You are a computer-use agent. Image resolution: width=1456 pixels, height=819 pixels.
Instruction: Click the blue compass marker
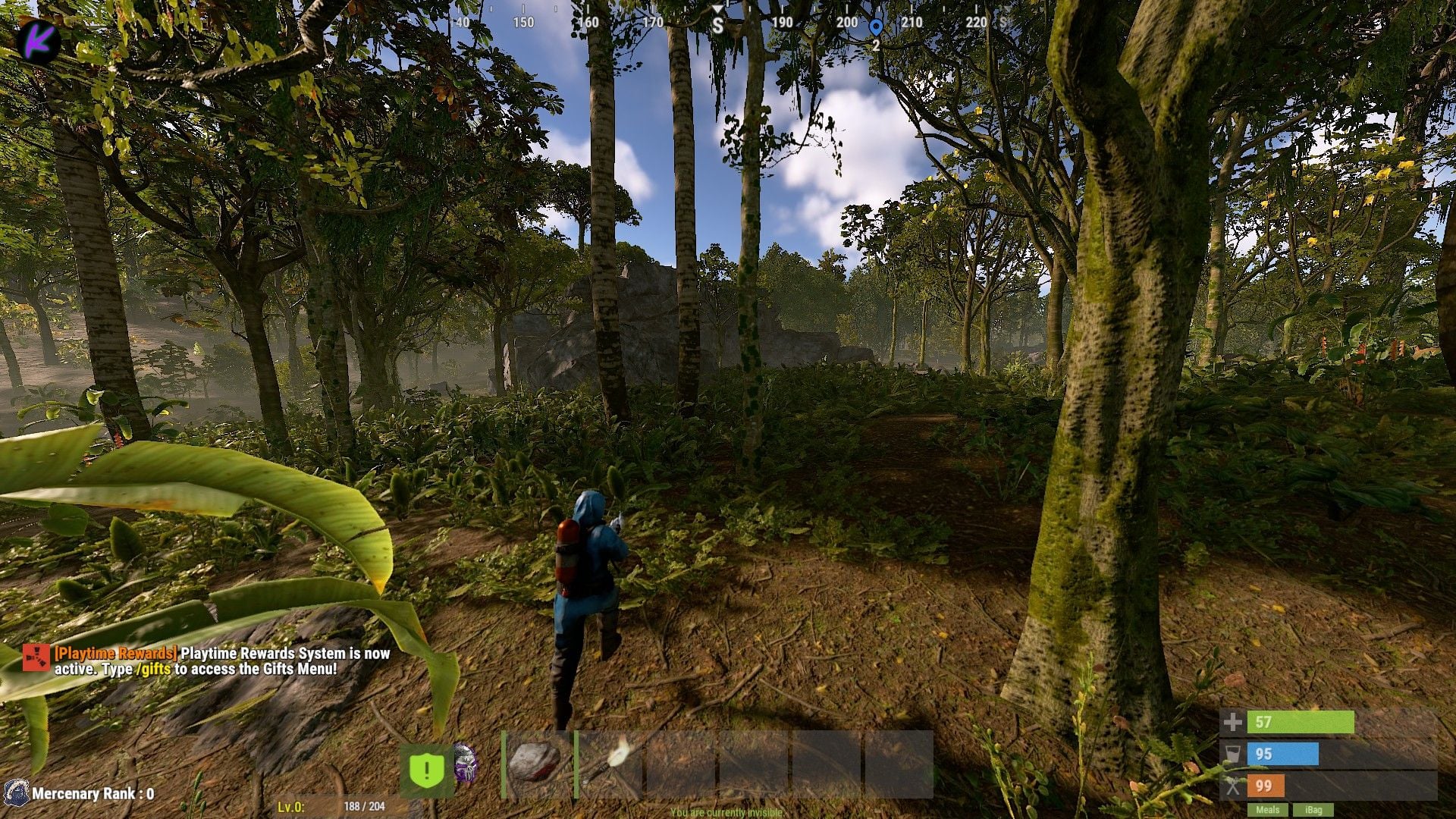(876, 27)
